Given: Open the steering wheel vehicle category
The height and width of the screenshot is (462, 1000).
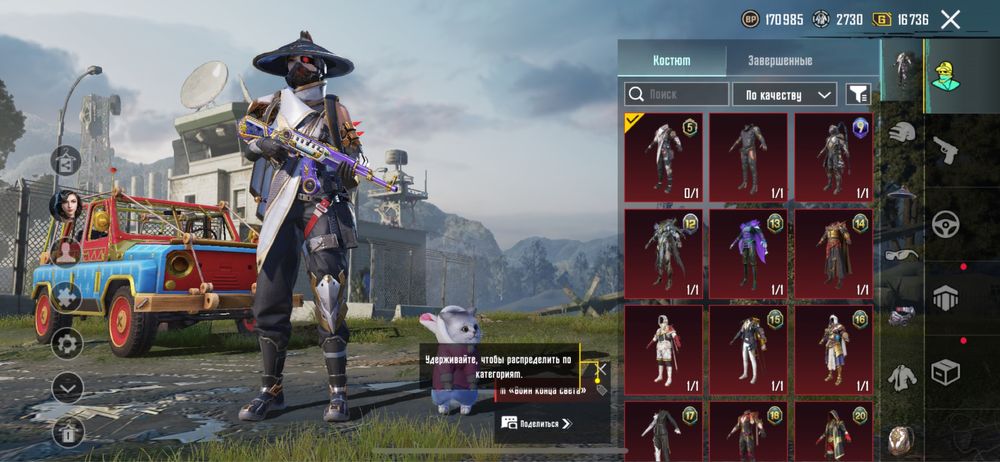Looking at the screenshot, I should coord(945,224).
